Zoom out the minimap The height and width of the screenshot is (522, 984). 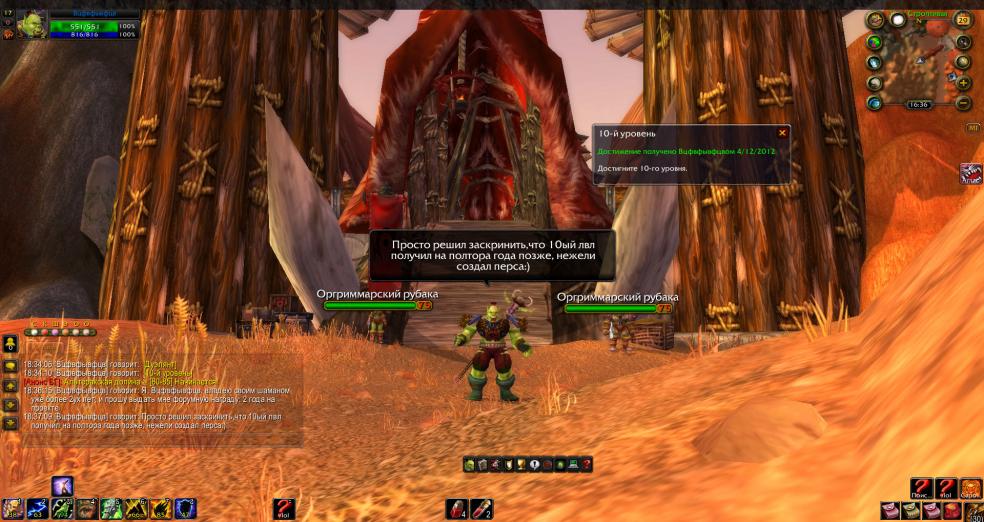point(963,102)
